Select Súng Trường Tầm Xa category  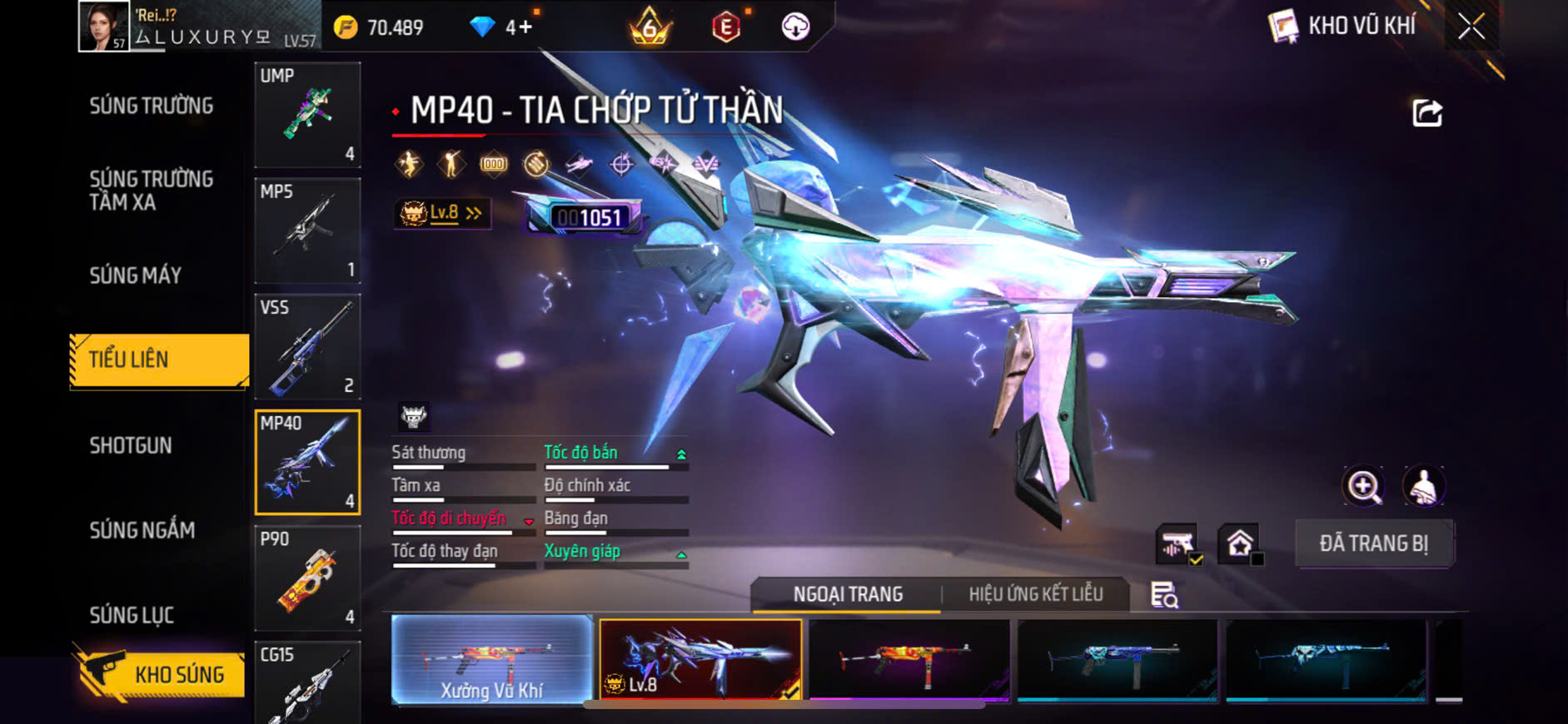(152, 191)
